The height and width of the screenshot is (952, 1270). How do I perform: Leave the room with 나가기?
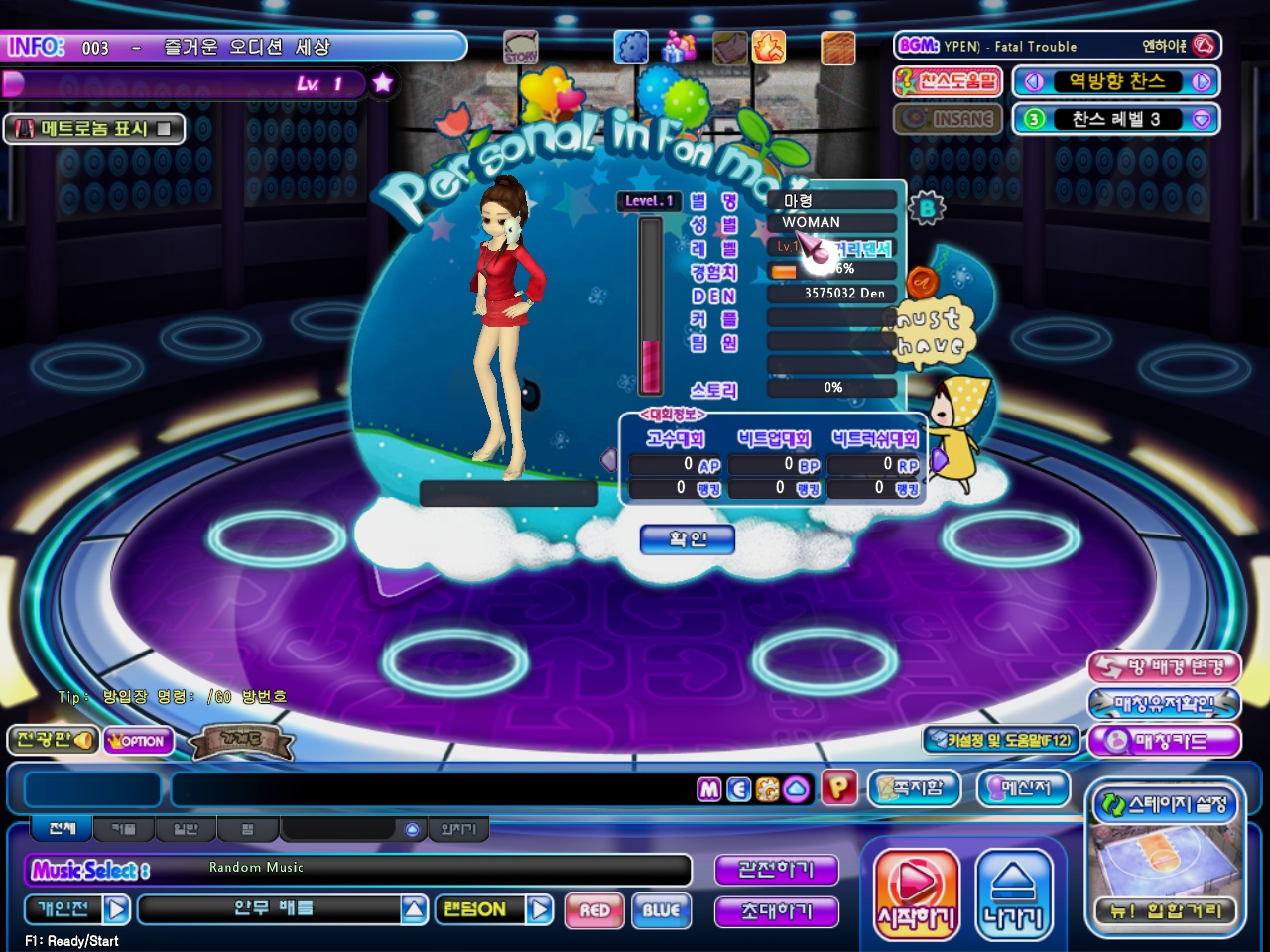[1013, 893]
